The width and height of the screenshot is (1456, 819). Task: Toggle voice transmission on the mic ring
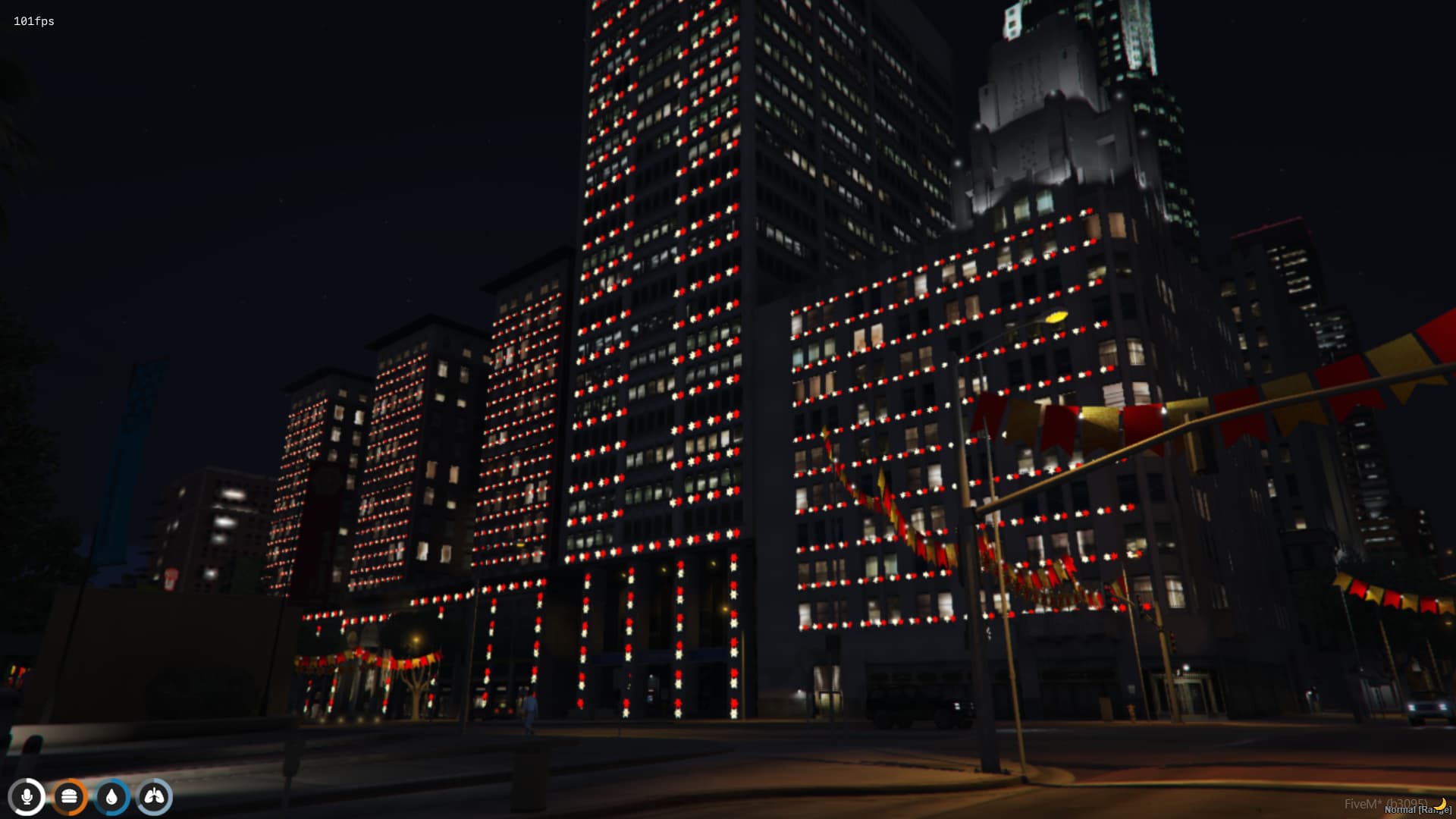28,795
